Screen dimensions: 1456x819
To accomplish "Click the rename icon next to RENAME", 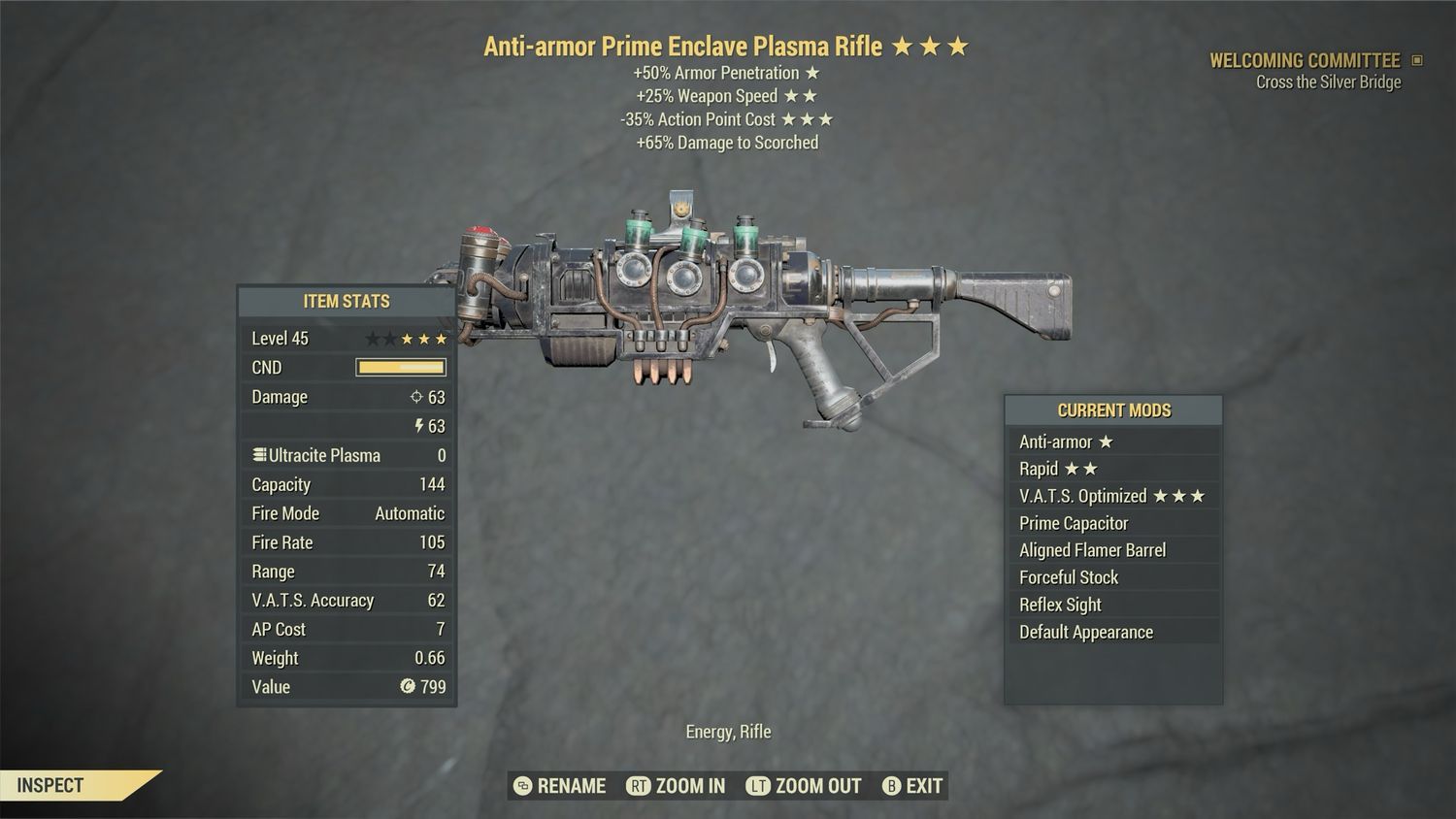I will 522,786.
